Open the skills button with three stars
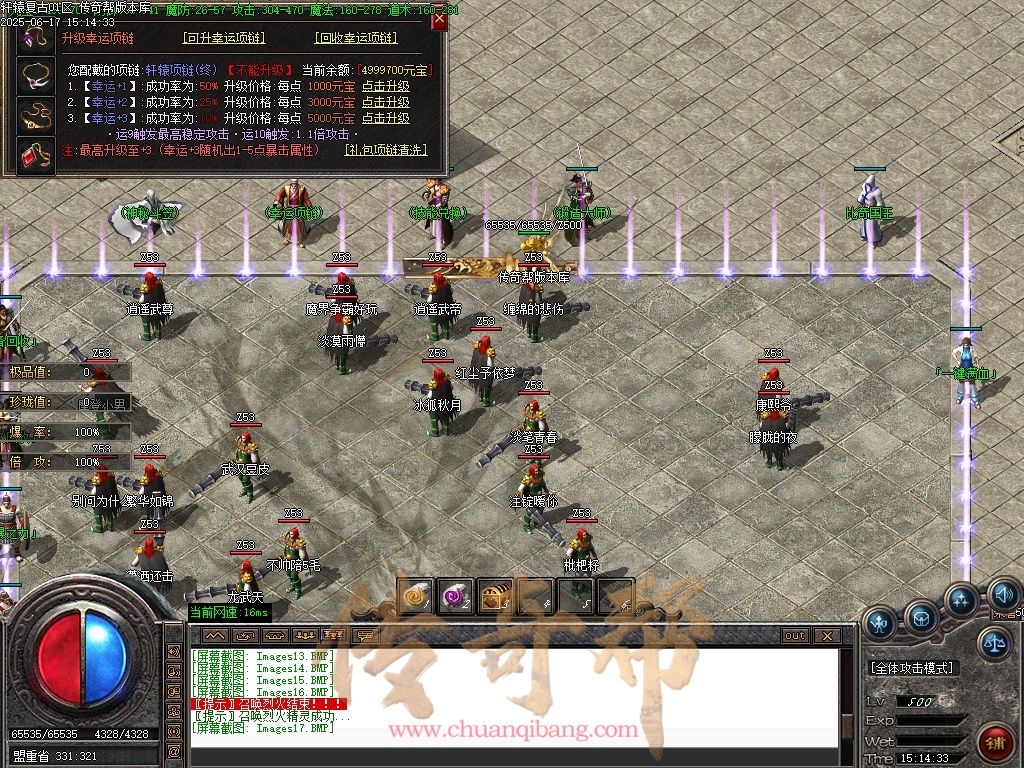The width and height of the screenshot is (1024, 768). pyautogui.click(x=961, y=600)
